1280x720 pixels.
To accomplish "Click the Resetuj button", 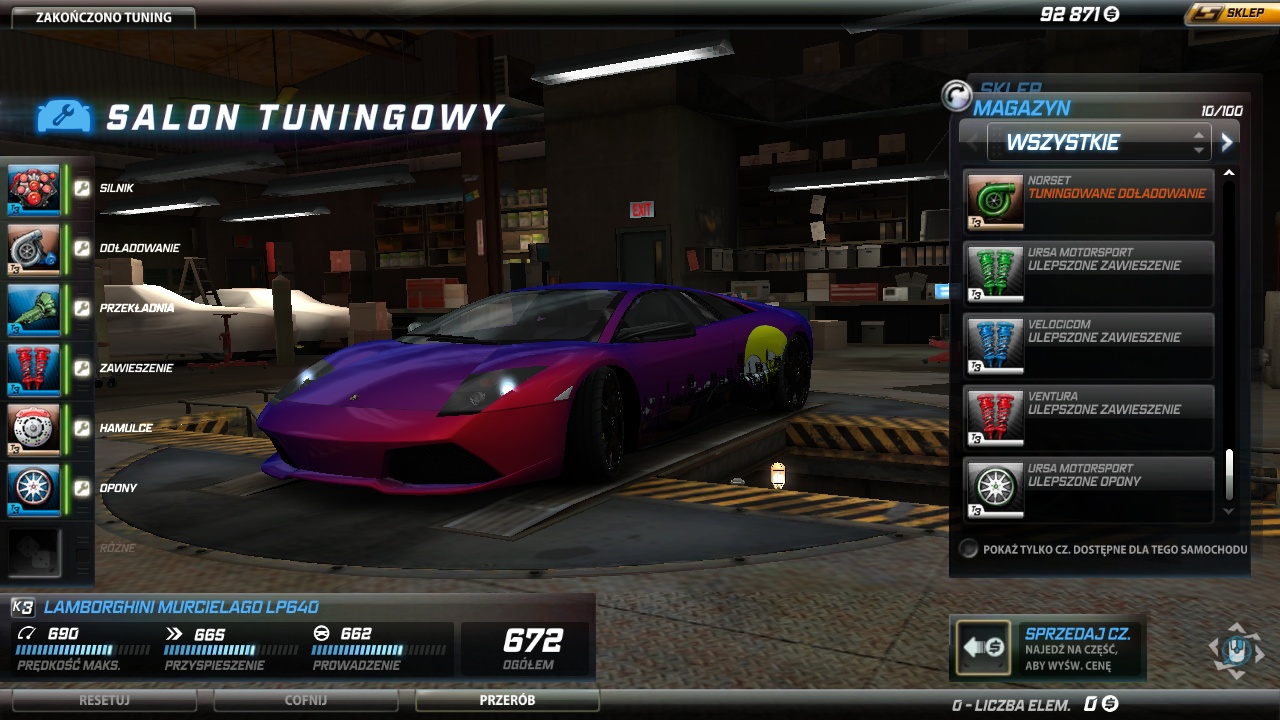I will (105, 700).
